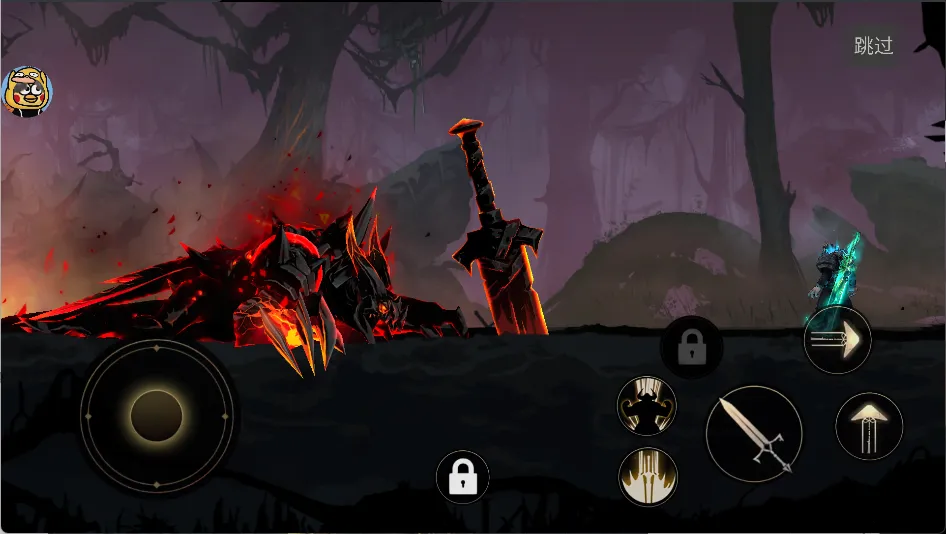Select the bright white padlock slot

463,477
